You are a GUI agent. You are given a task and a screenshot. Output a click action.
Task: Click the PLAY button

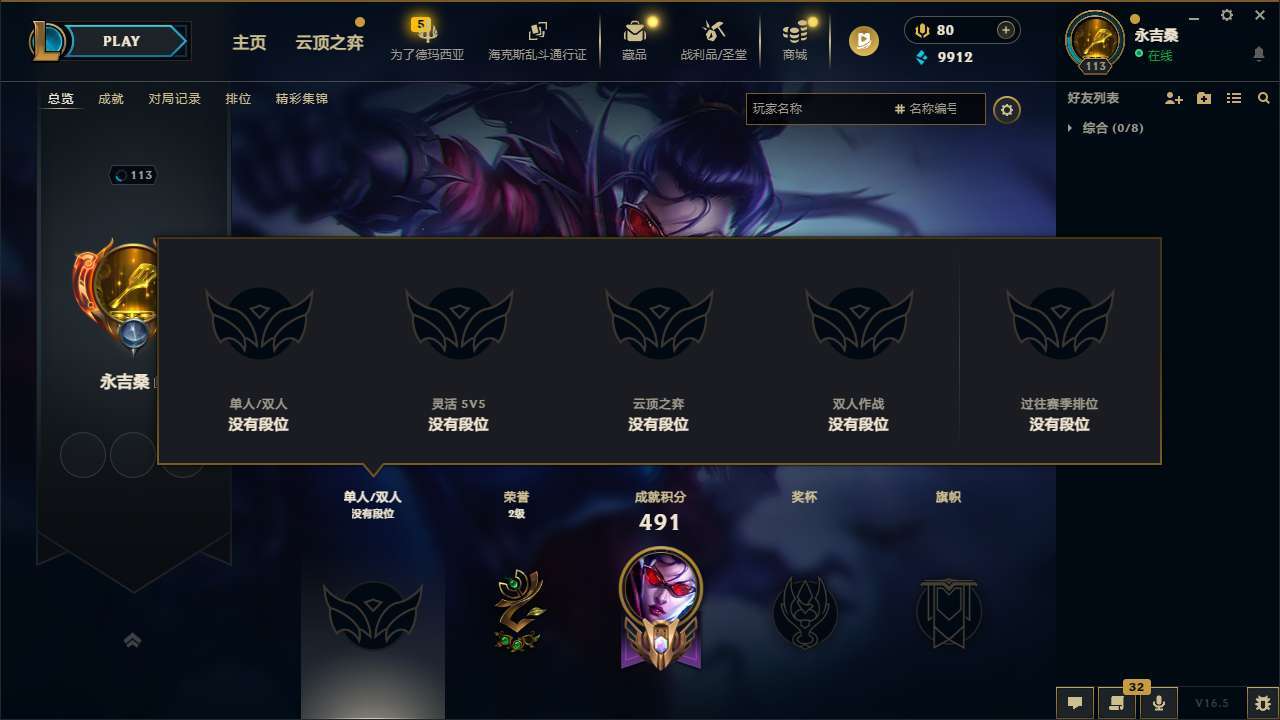pyautogui.click(x=122, y=40)
